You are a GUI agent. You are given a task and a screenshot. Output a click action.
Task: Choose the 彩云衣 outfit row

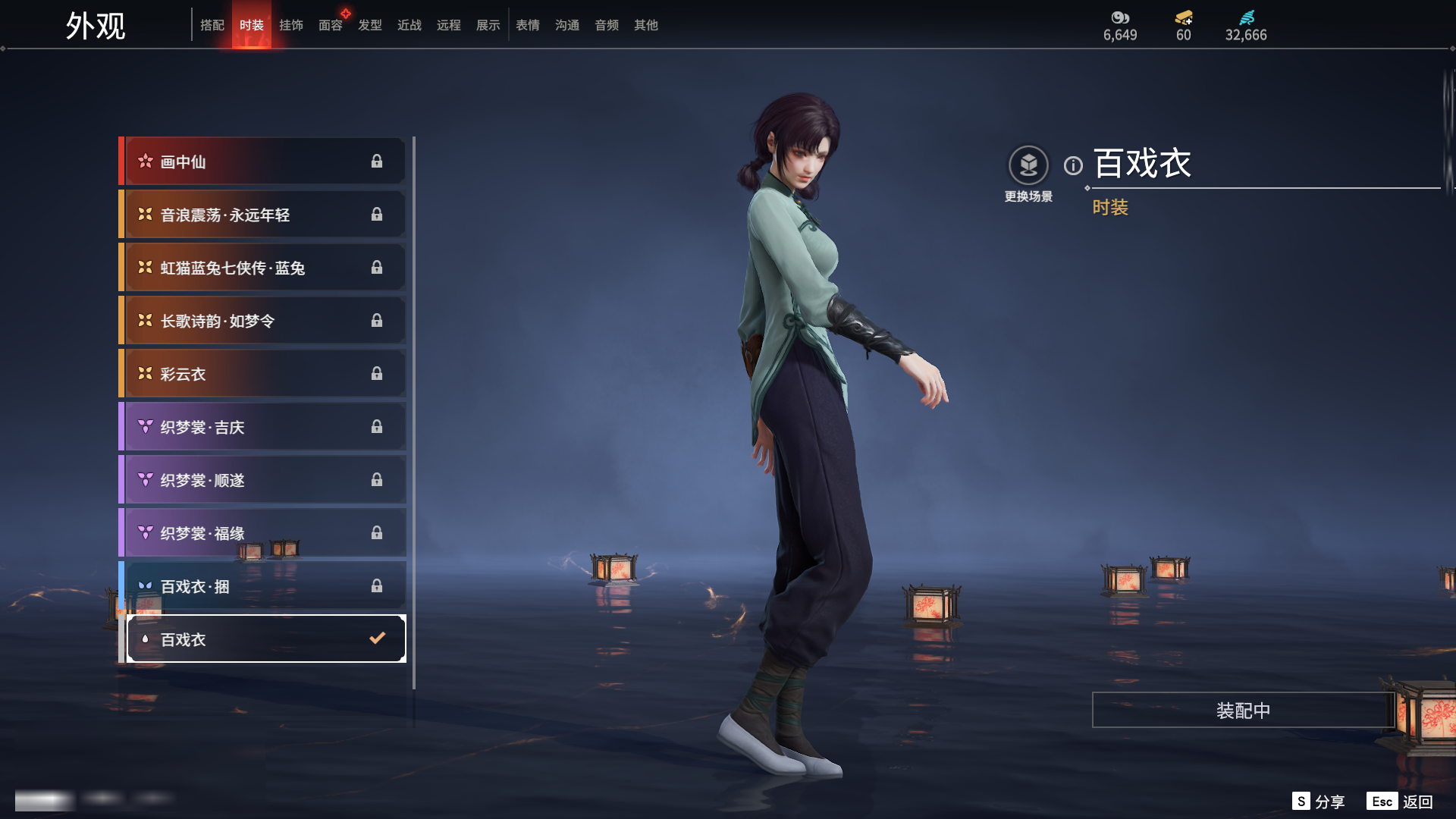(x=262, y=374)
